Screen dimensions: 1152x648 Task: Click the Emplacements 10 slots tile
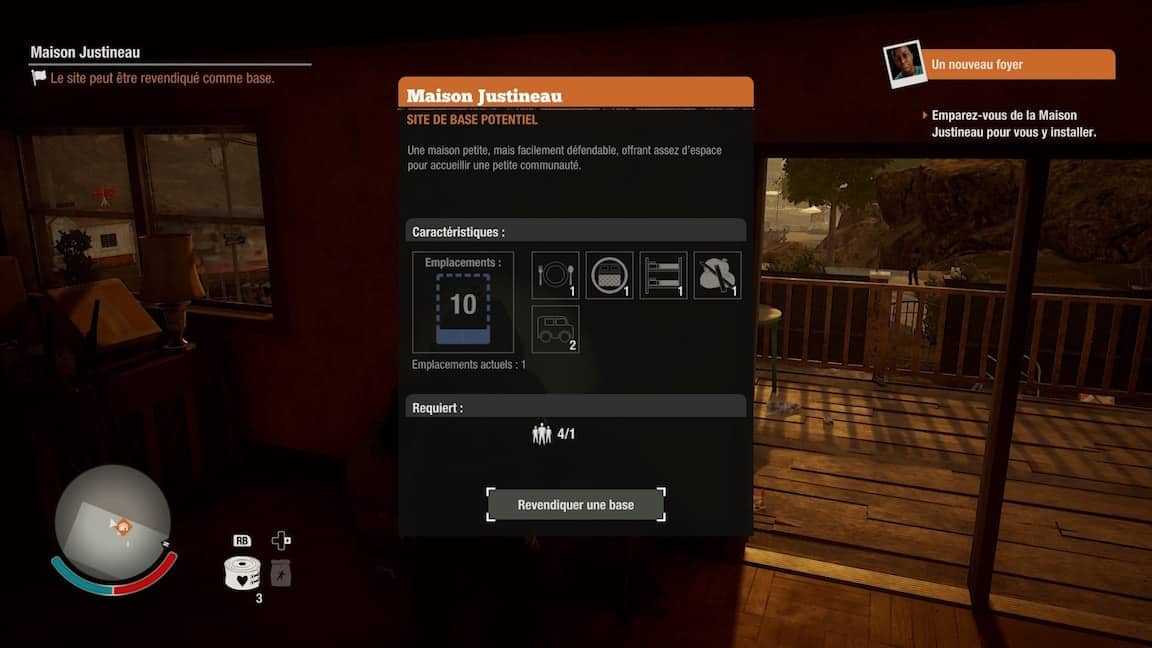point(463,302)
